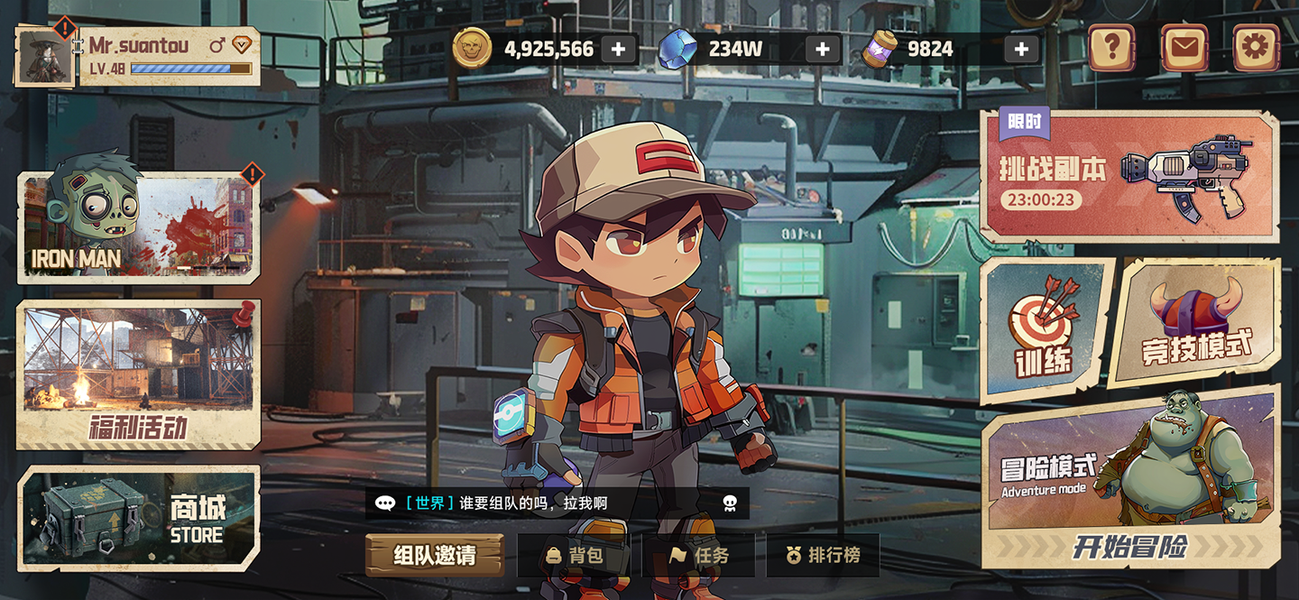The image size is (1299, 600).
Task: Enter the 商城 STORE shop
Action: point(138,518)
